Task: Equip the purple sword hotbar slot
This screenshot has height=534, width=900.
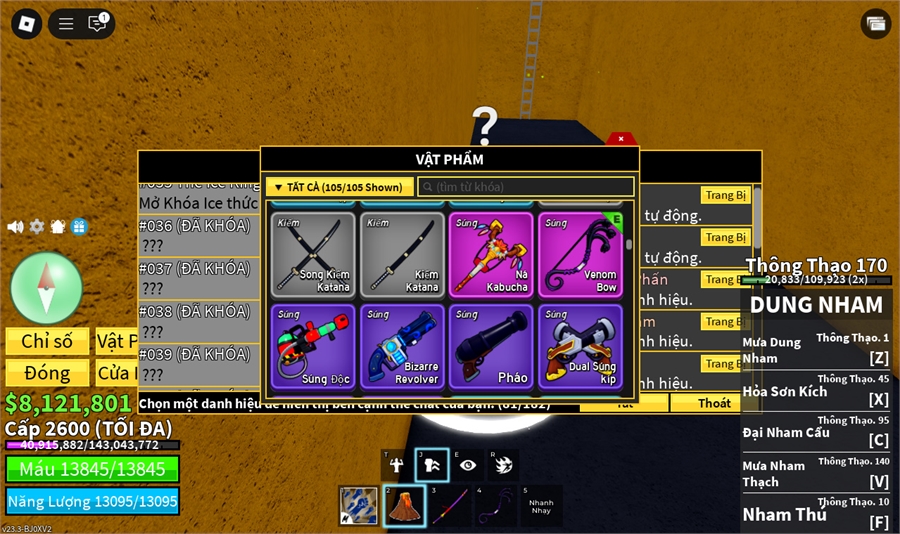Action: [449, 506]
